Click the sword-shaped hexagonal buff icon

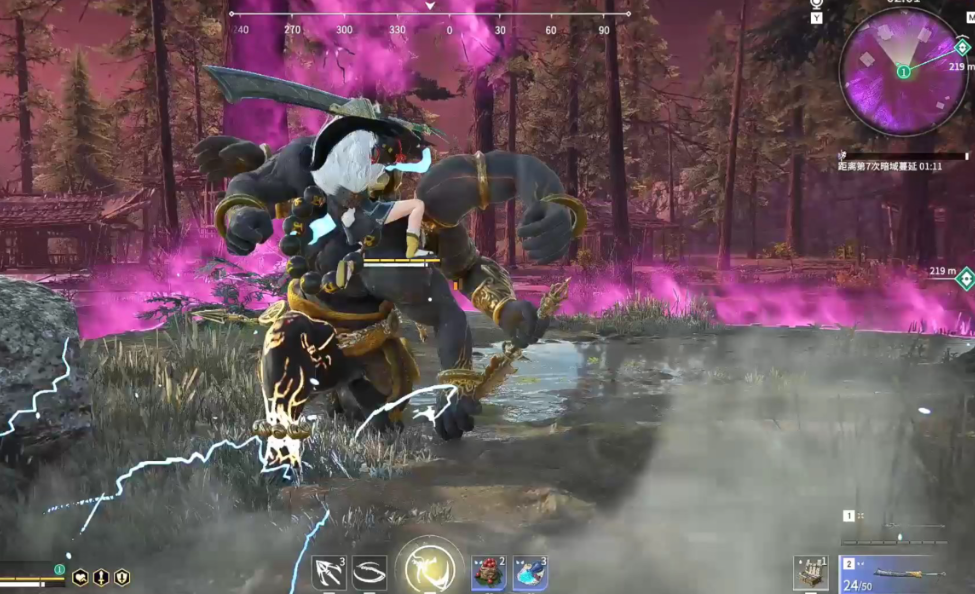coord(101,577)
